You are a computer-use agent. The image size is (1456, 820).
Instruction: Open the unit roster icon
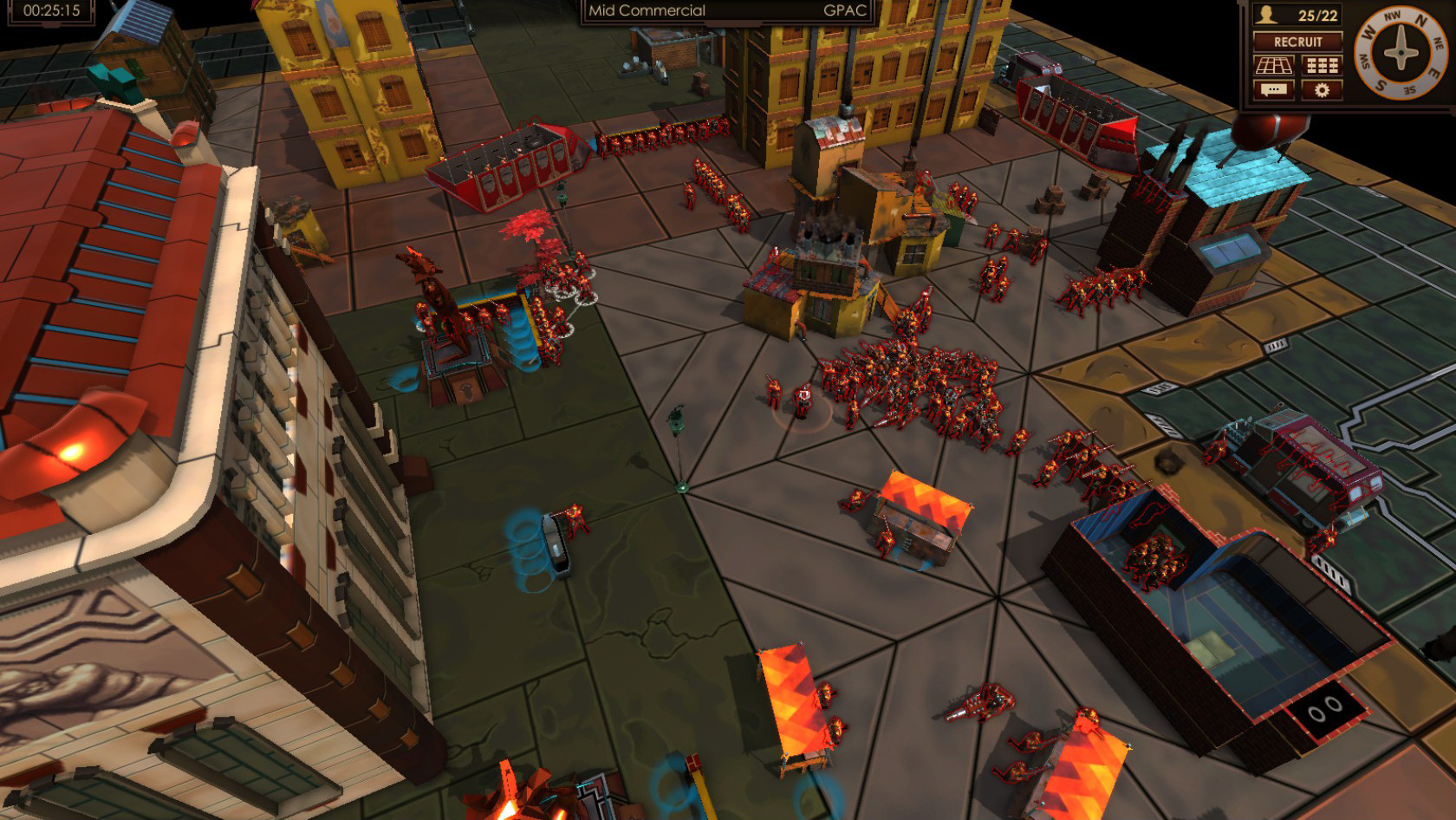pyautogui.click(x=1321, y=65)
